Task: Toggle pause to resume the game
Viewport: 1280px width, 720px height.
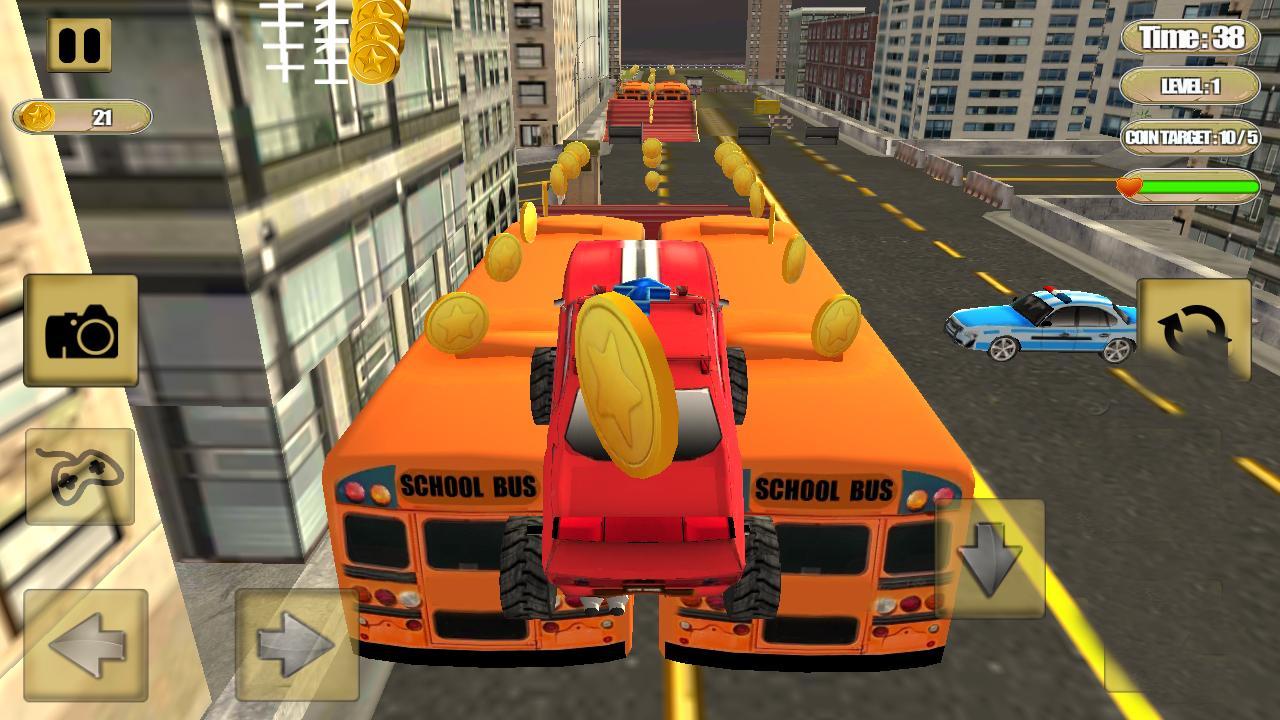Action: tap(80, 42)
